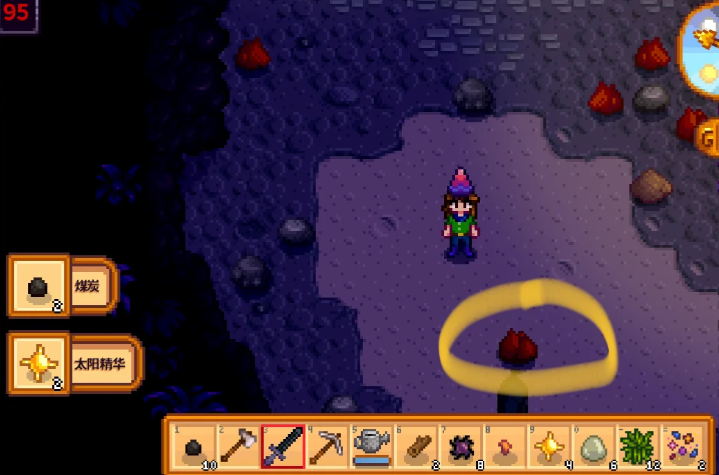This screenshot has width=719, height=475.
Task: Choose the solar essence hotbar slot
Action: point(547,446)
